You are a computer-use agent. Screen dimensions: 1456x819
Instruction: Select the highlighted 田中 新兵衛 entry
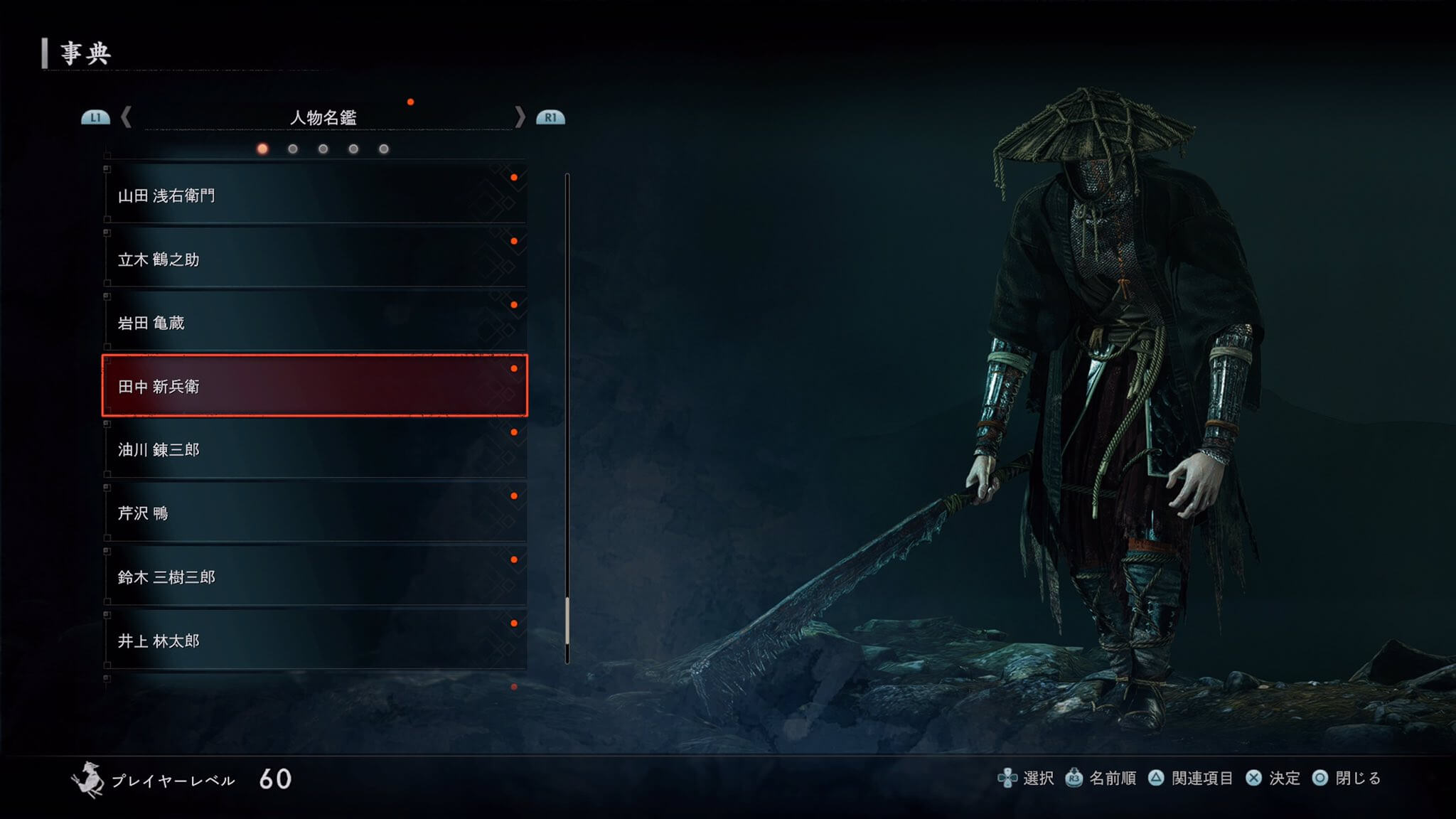(x=314, y=386)
